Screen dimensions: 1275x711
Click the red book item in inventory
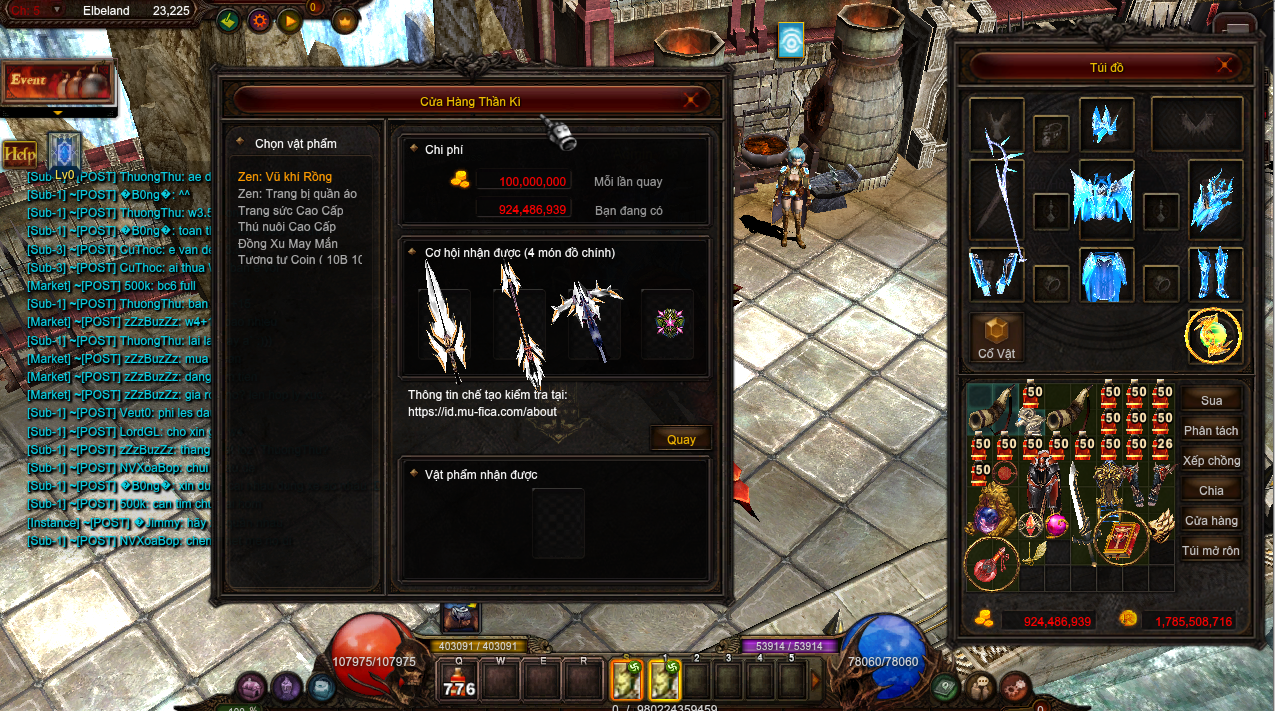coord(1119,537)
